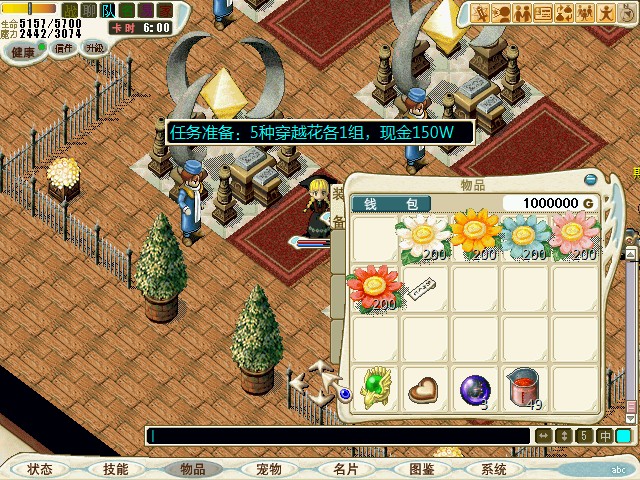Viewport: 640px width, 480px height.
Task: Select the heart-shaped chocolate item
Action: (x=423, y=389)
